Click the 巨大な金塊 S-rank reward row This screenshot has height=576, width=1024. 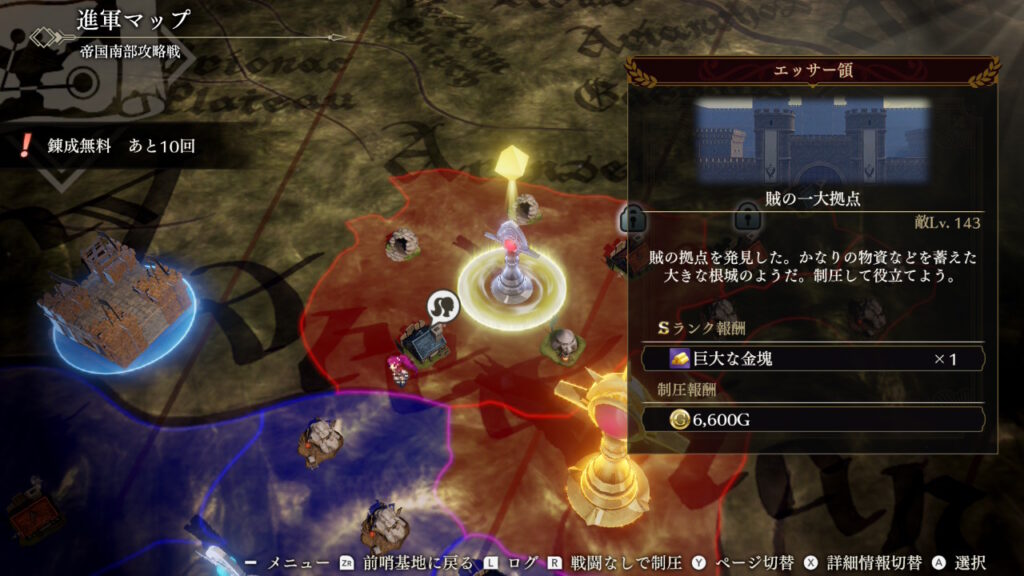tap(813, 358)
